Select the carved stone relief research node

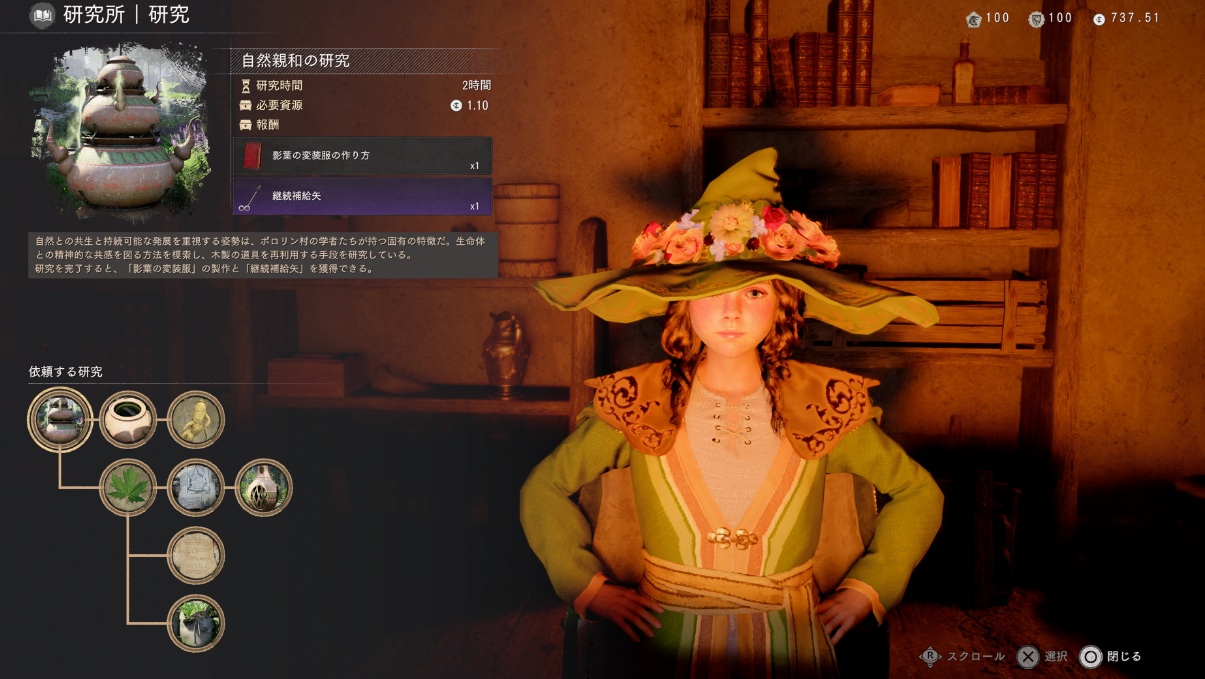point(196,487)
